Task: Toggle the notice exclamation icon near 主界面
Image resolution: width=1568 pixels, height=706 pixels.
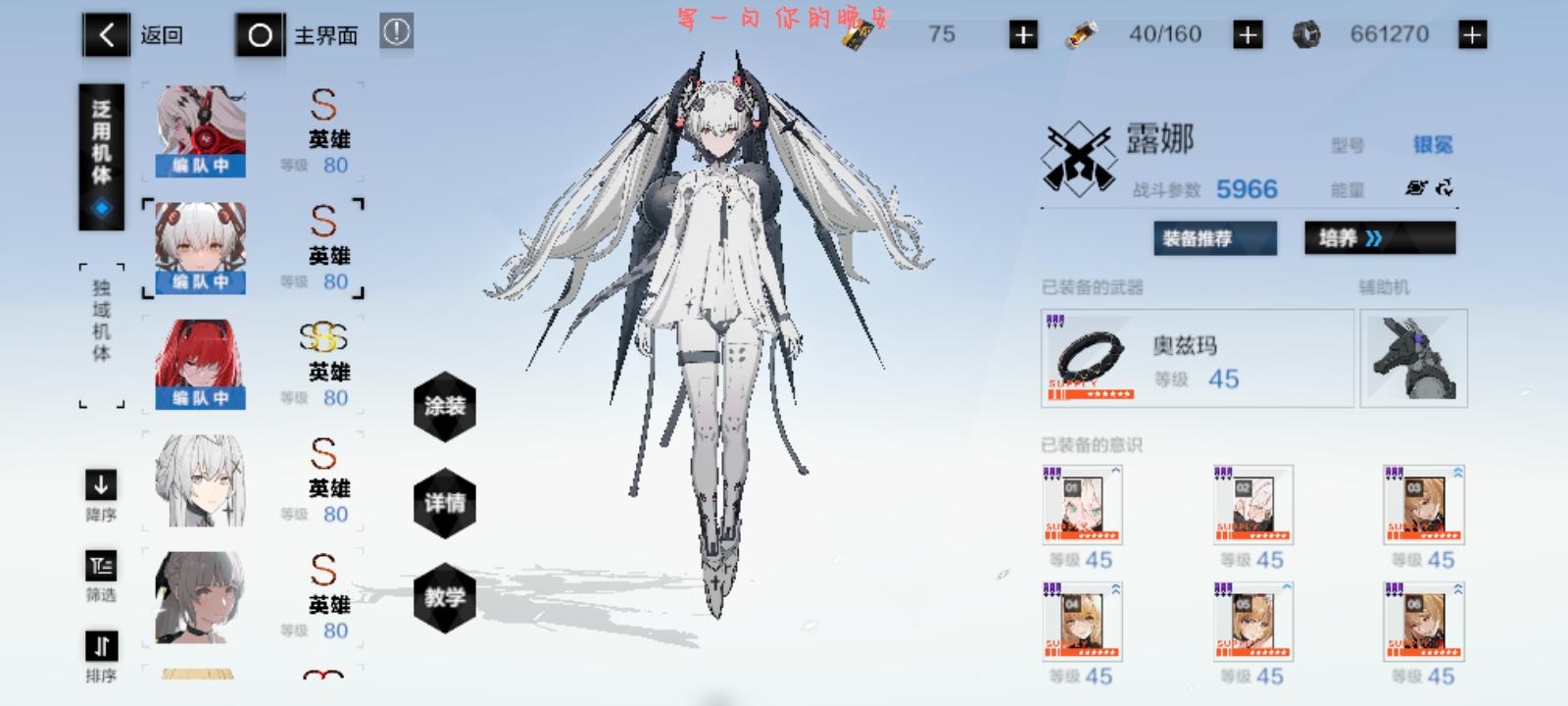Action: (x=396, y=32)
